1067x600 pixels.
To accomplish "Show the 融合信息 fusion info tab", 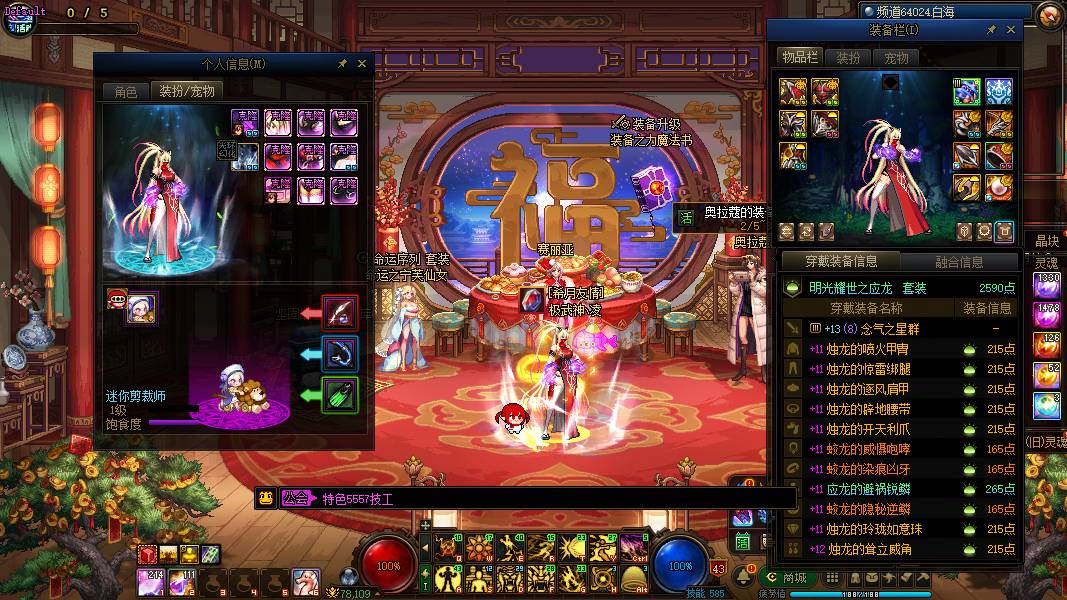I will pyautogui.click(x=958, y=262).
